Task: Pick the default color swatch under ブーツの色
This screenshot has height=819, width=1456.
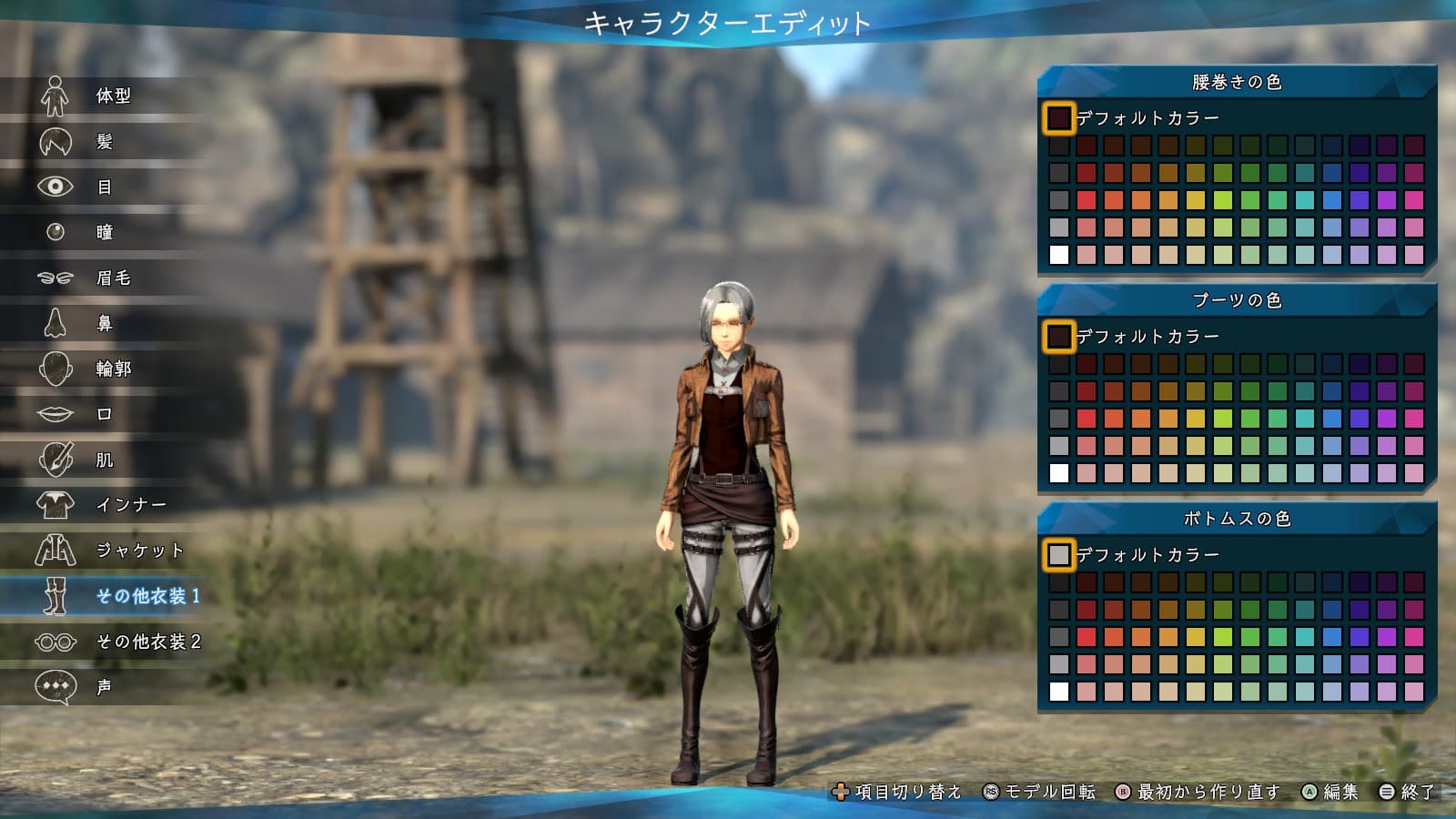Action: coord(1059,337)
